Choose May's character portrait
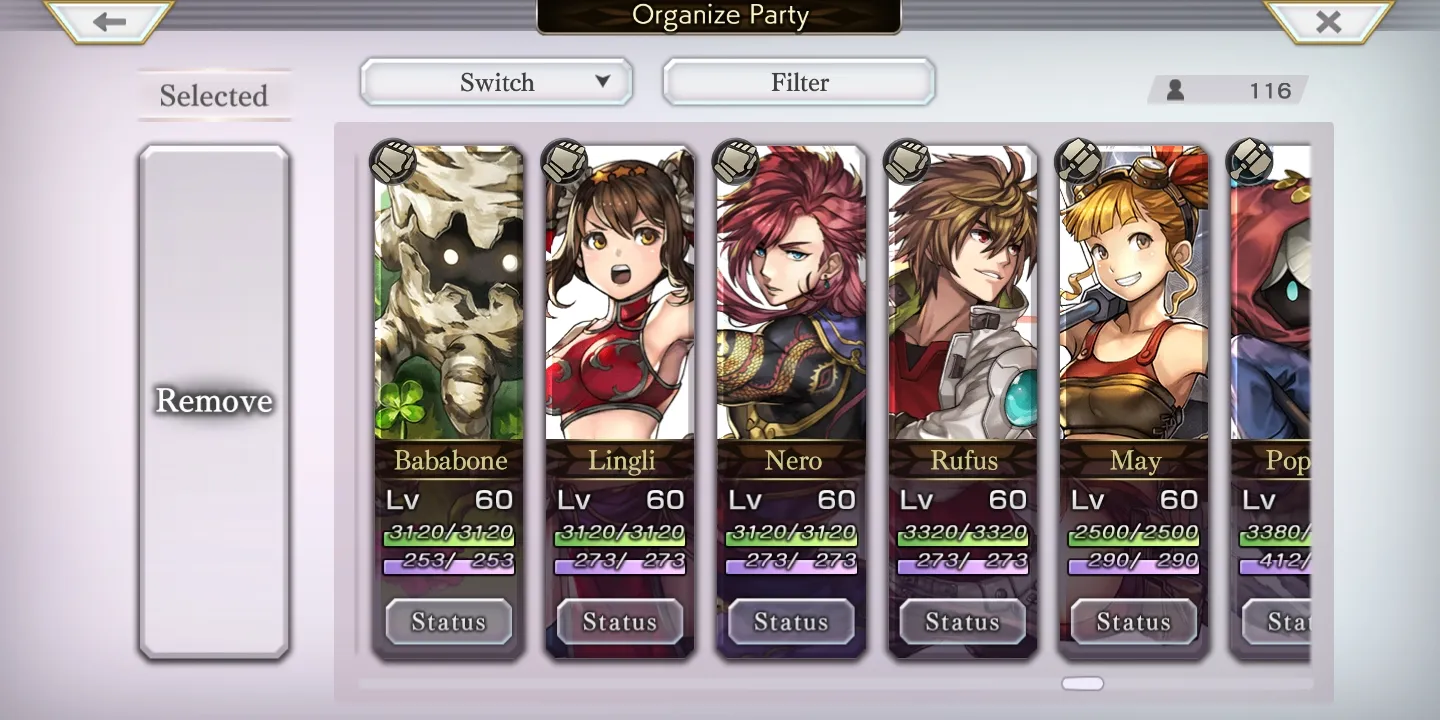This screenshot has height=720, width=1440. 1134,292
